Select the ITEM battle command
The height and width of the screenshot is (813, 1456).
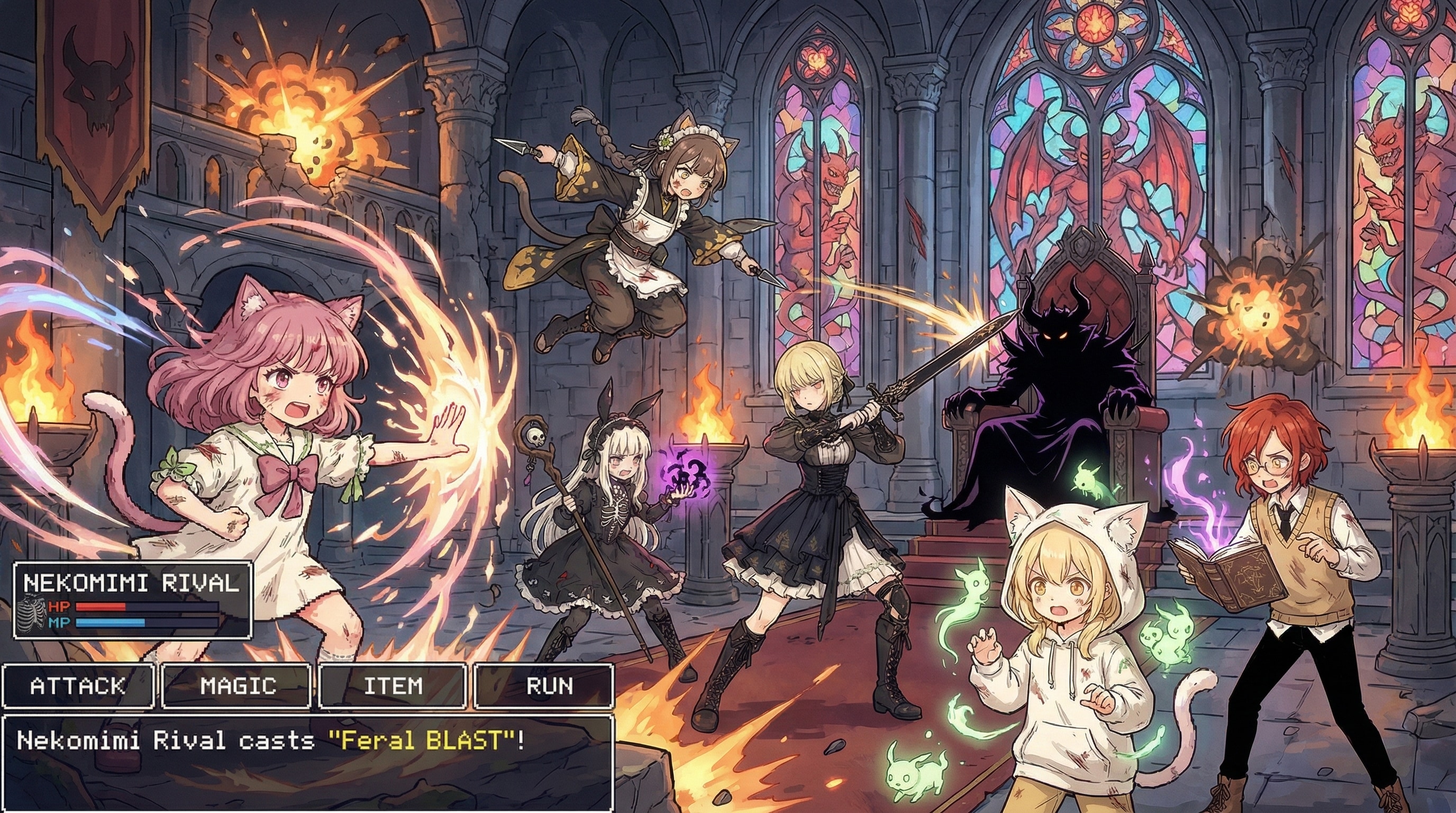click(393, 686)
